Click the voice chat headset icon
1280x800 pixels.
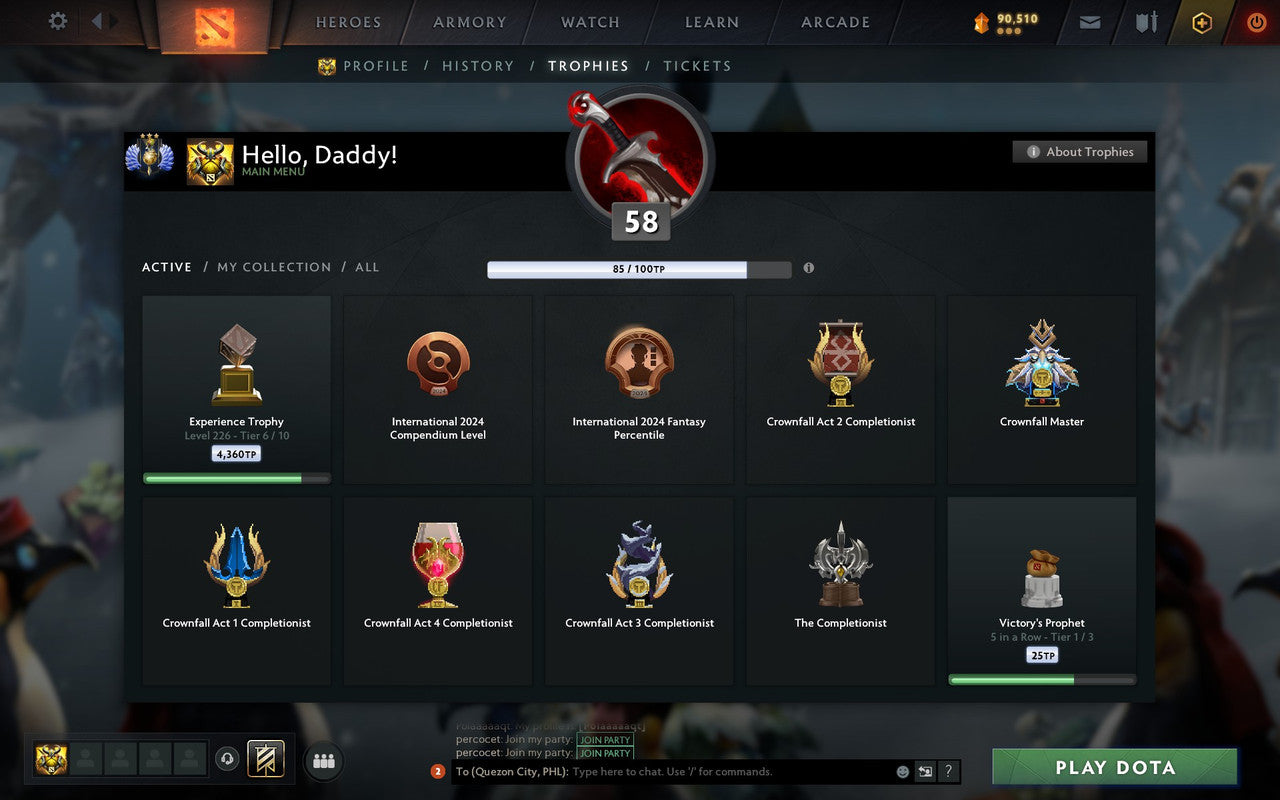pyautogui.click(x=227, y=760)
